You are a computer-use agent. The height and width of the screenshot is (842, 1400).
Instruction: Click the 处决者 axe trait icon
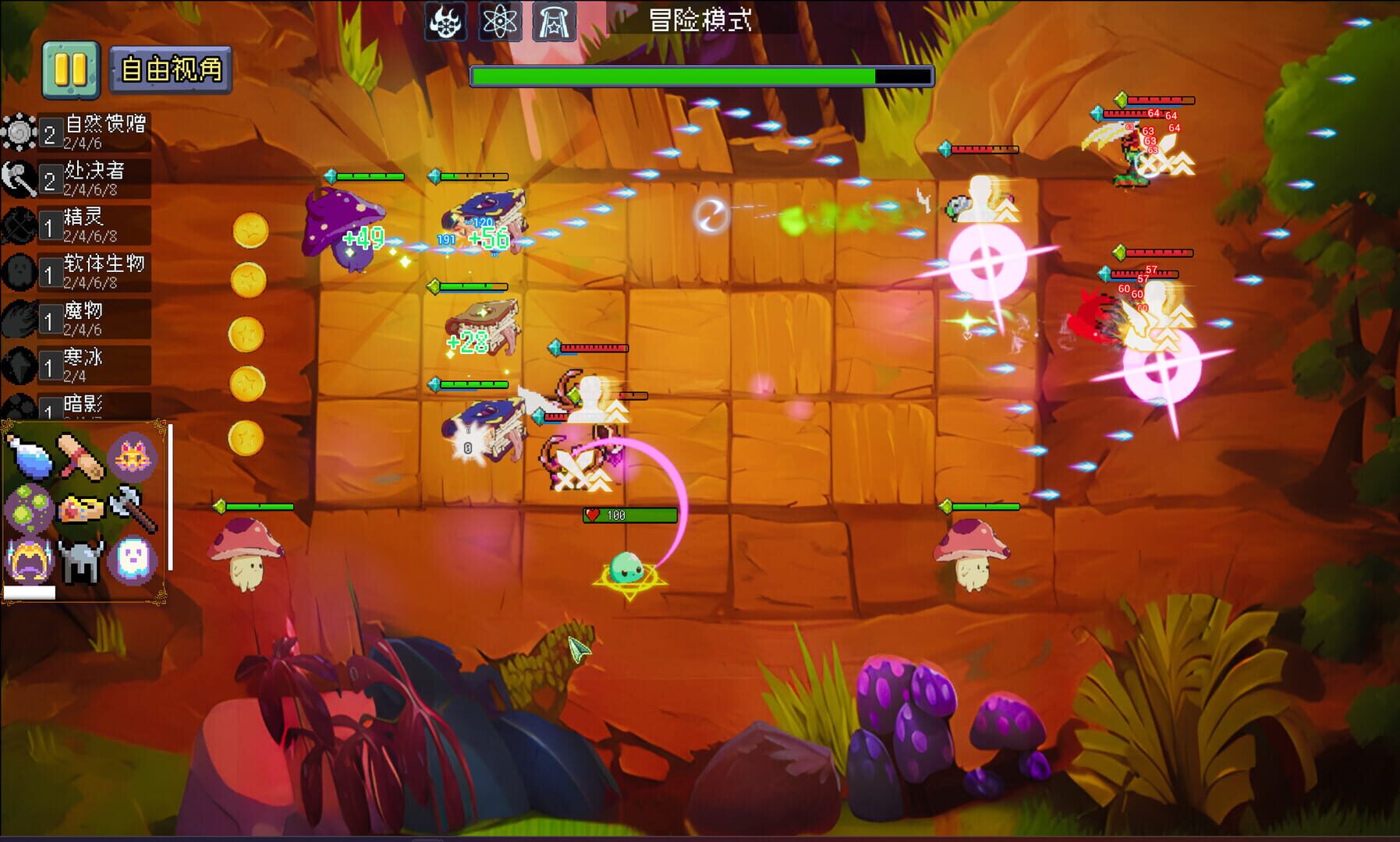click(x=21, y=178)
